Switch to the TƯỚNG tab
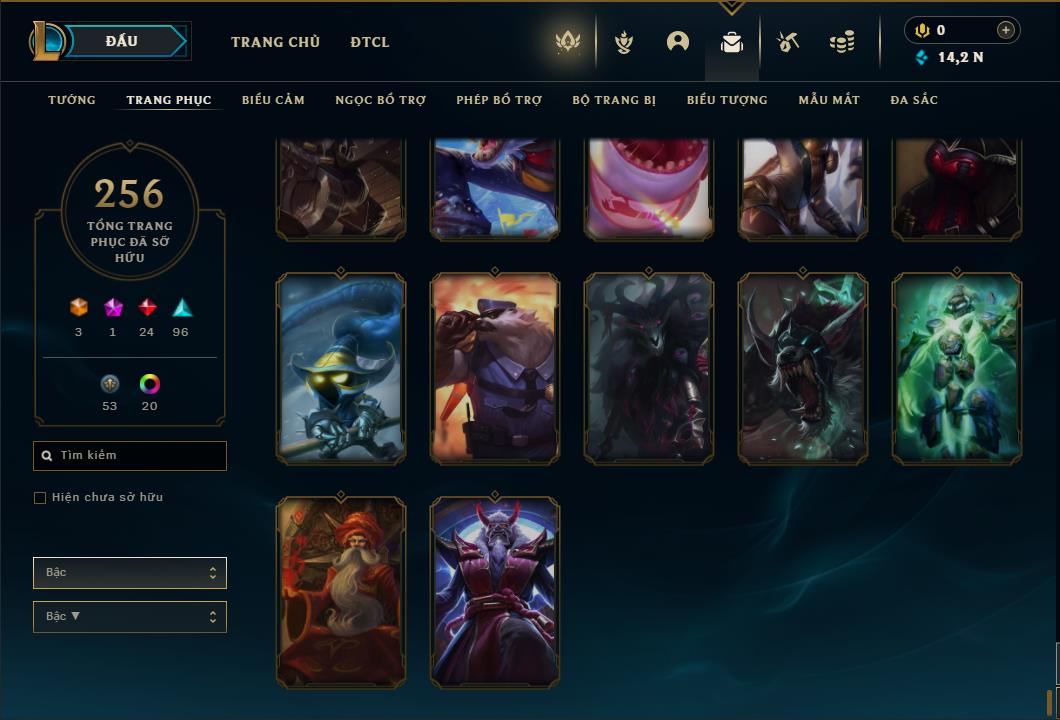The height and width of the screenshot is (720, 1060). tap(72, 100)
